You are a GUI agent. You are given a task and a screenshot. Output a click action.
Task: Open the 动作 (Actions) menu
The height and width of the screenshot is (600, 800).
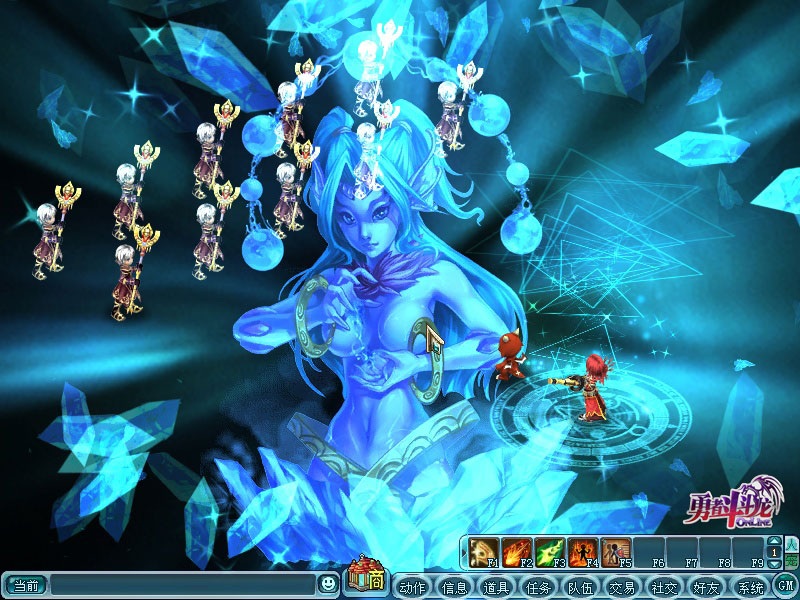tap(412, 586)
